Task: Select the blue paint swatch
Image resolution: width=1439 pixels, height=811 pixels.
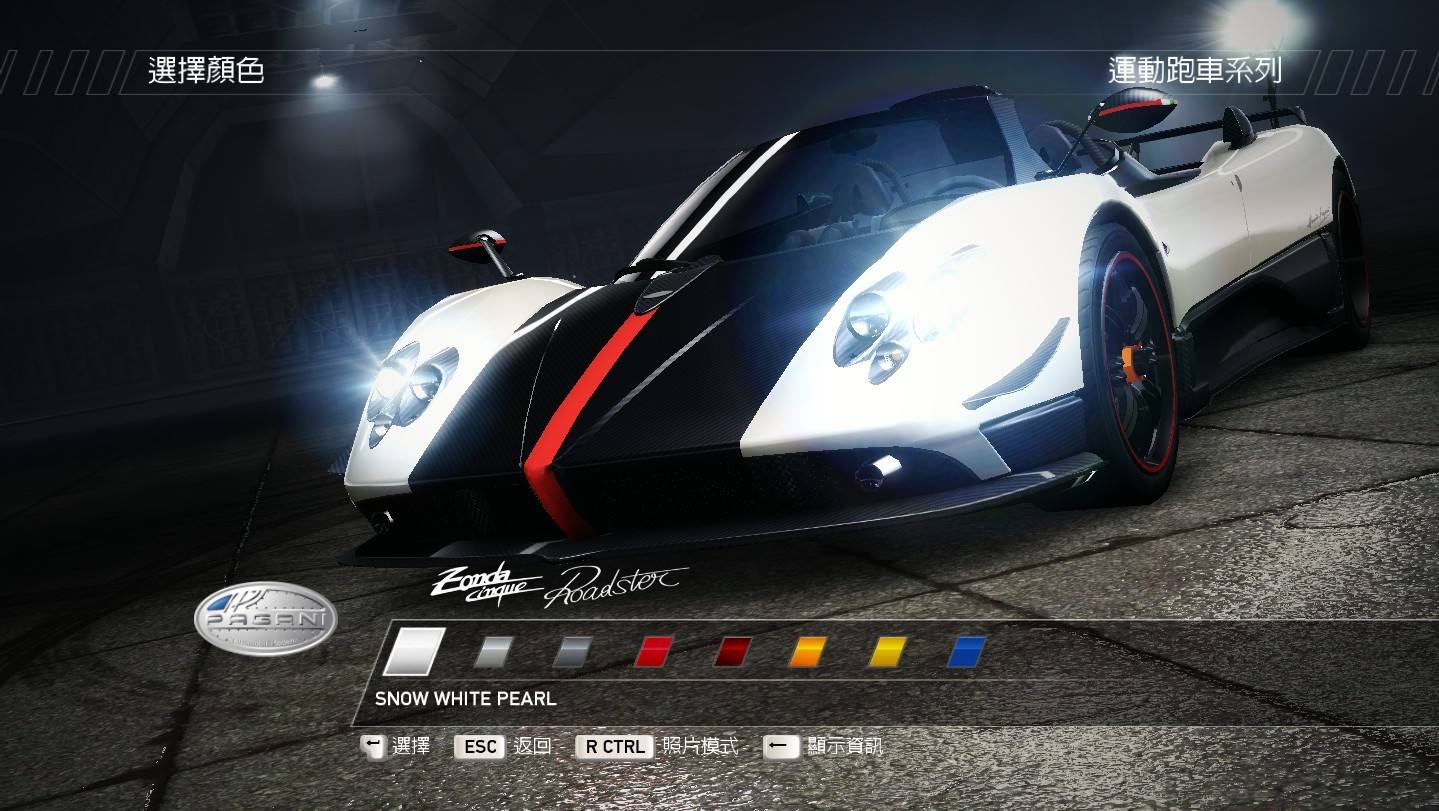Action: [x=966, y=652]
